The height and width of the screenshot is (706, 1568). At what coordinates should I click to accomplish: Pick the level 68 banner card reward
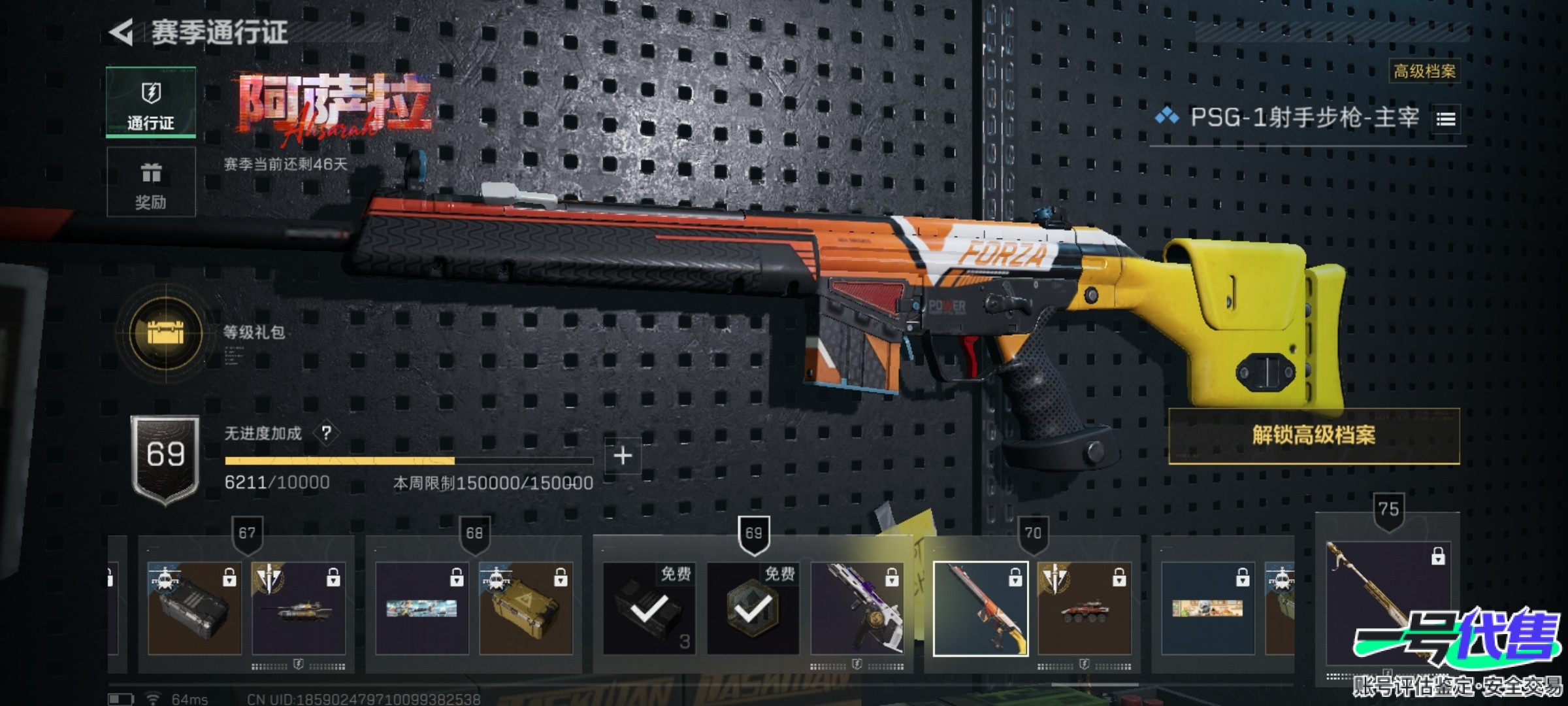click(x=422, y=608)
